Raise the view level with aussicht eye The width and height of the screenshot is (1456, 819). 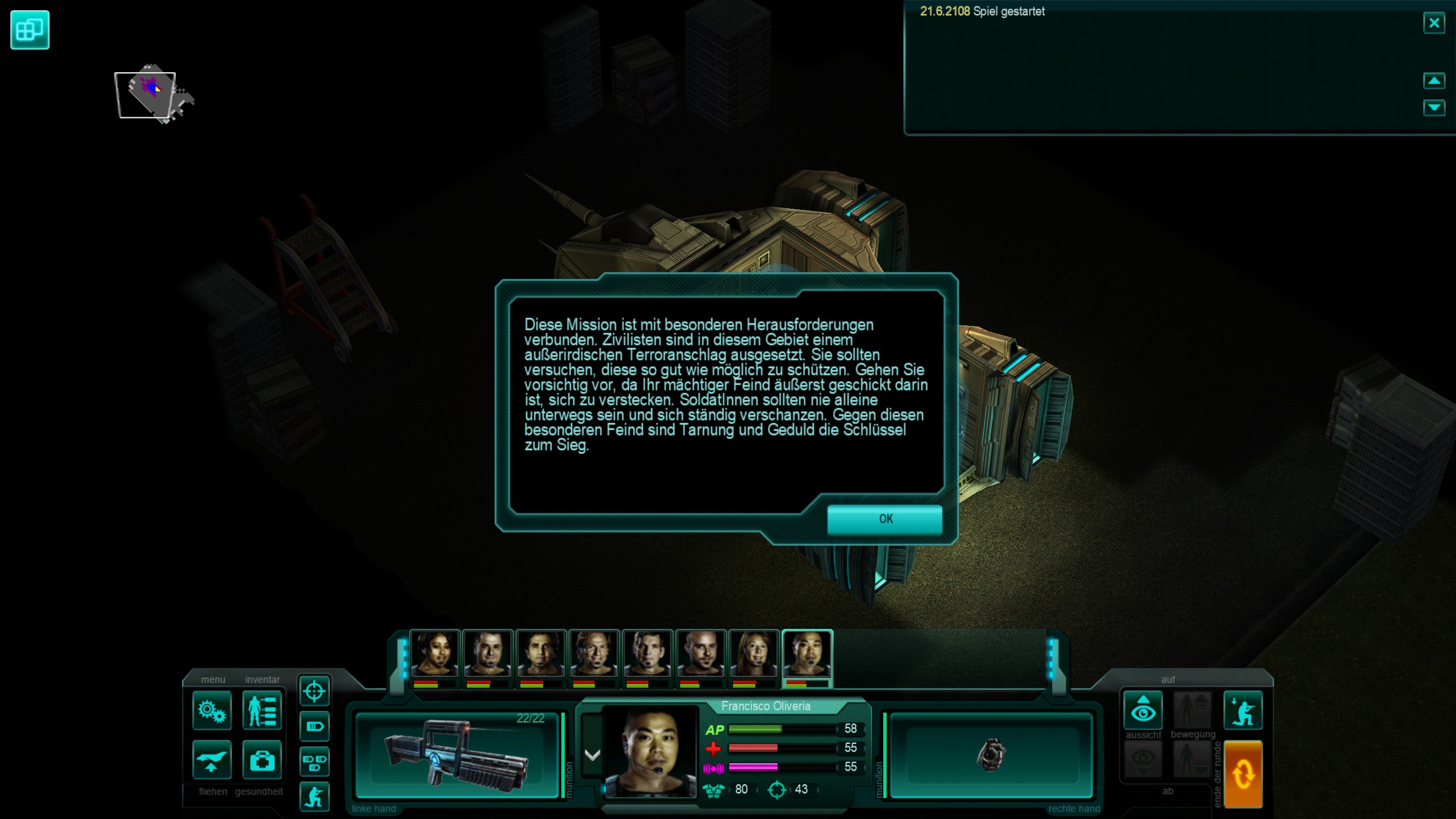coord(1143,710)
